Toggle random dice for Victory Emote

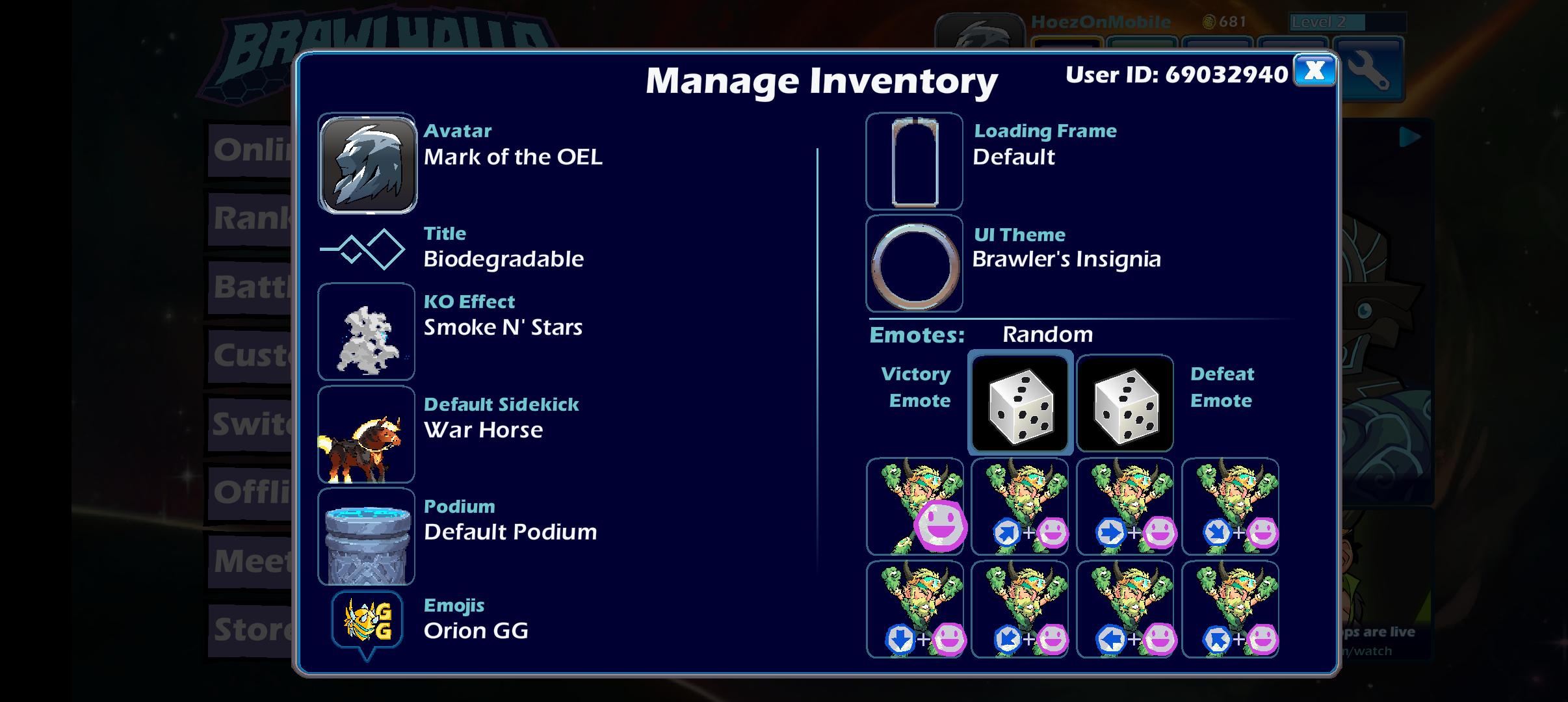click(1021, 403)
